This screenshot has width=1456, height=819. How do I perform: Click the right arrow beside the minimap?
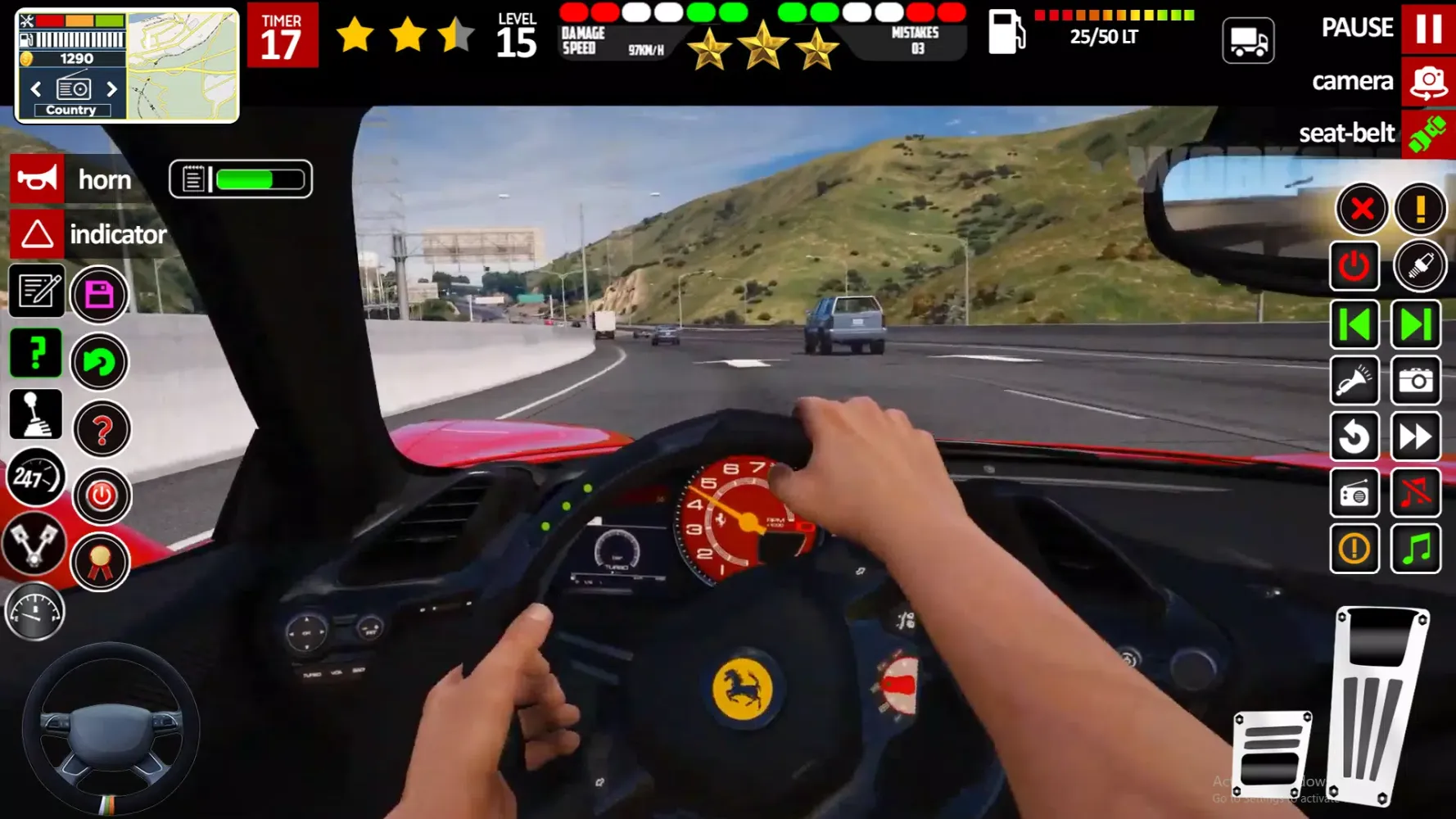click(113, 88)
